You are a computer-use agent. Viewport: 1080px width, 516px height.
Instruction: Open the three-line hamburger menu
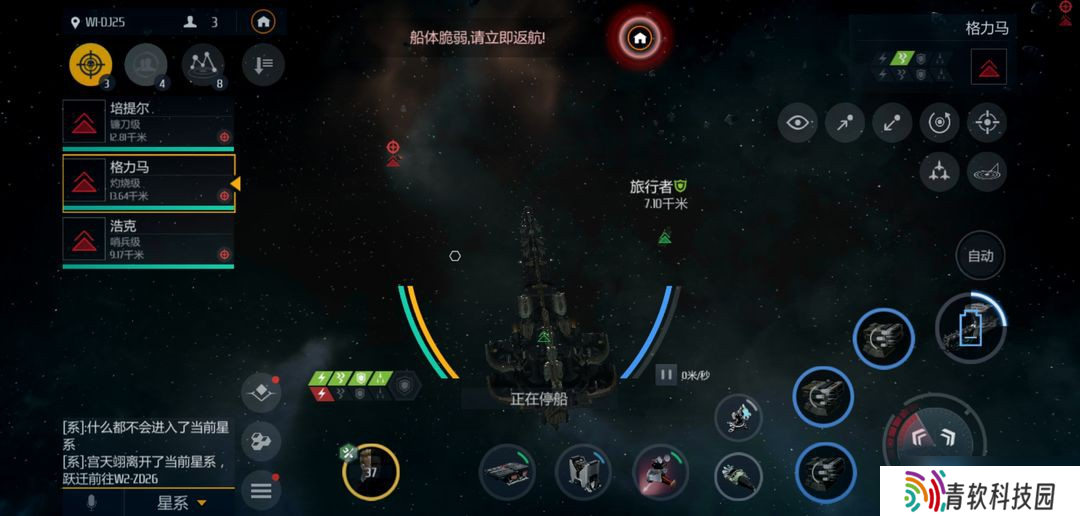(262, 490)
